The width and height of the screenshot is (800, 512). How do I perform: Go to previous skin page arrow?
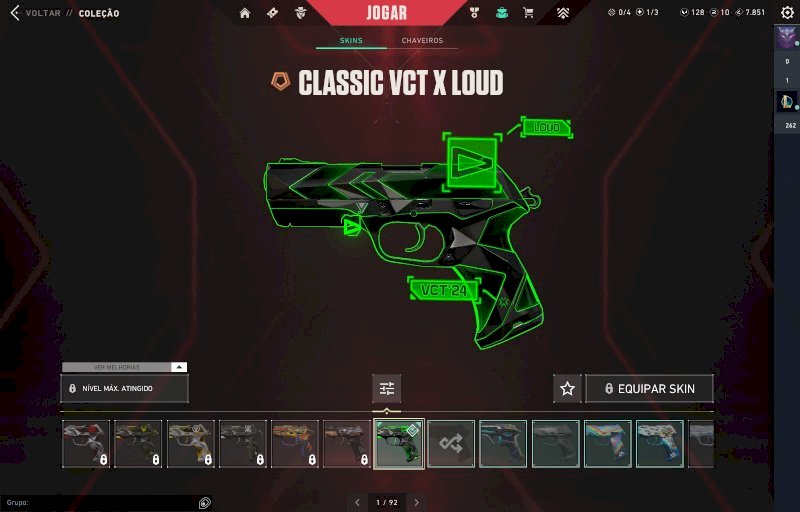(x=357, y=502)
